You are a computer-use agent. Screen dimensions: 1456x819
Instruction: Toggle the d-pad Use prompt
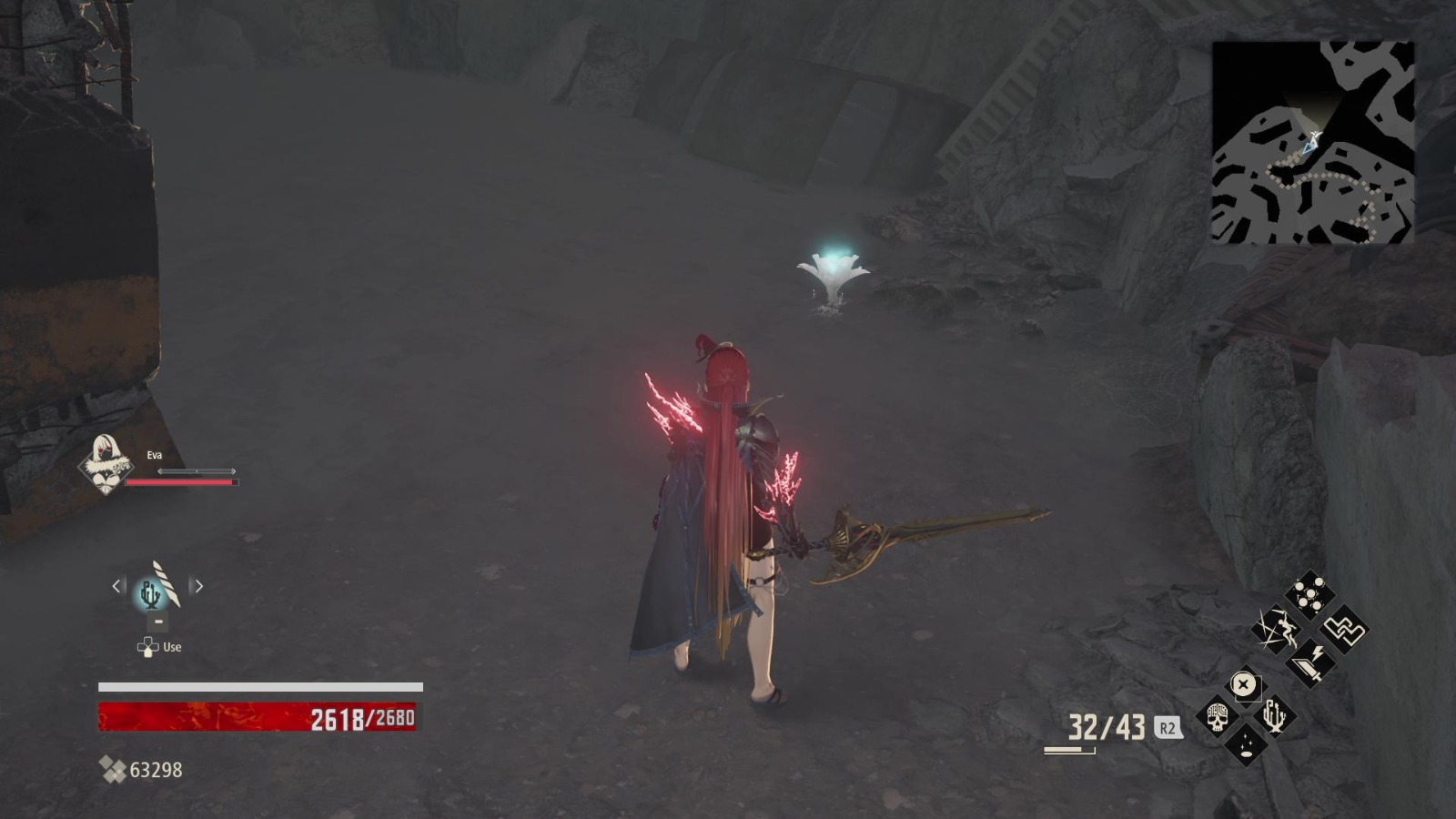[x=147, y=646]
